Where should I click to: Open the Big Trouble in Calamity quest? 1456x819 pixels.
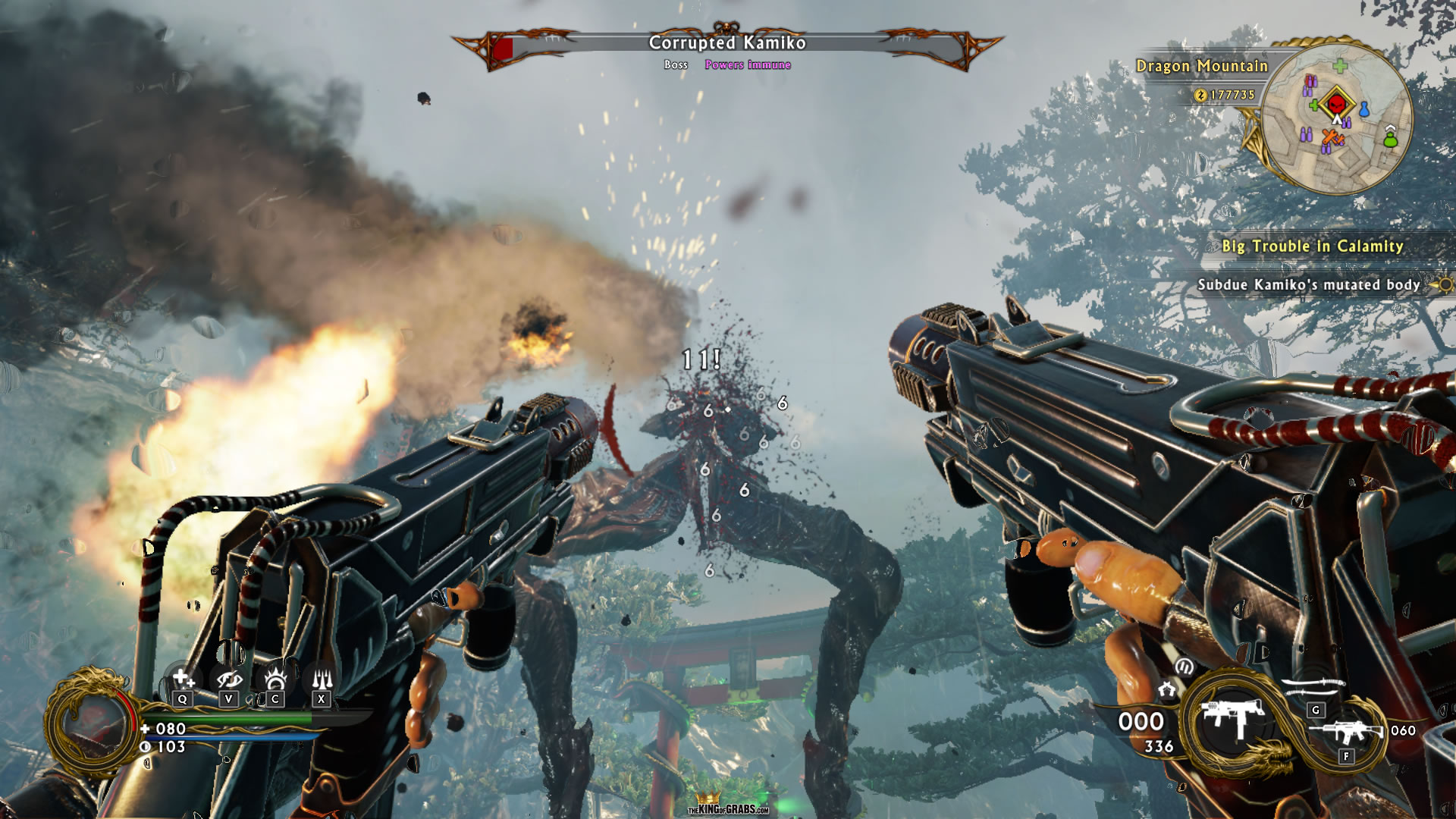(1312, 246)
